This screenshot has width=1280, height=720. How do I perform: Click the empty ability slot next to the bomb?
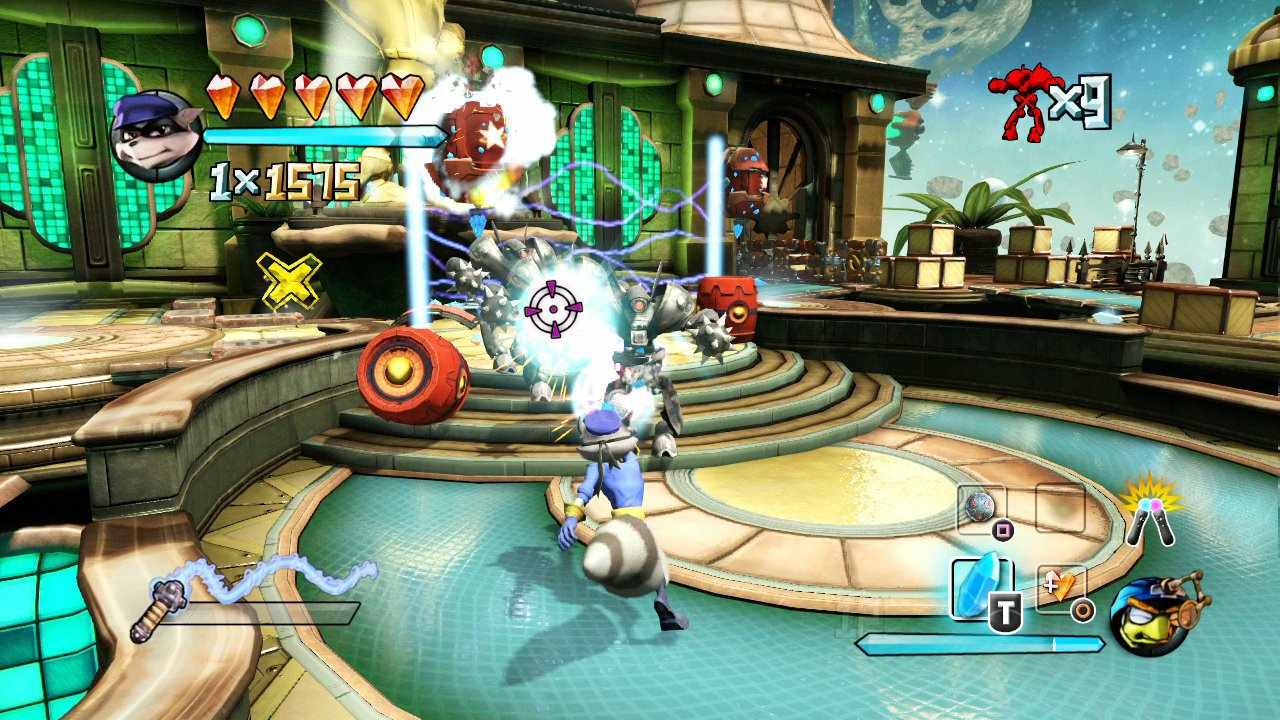pos(1062,507)
